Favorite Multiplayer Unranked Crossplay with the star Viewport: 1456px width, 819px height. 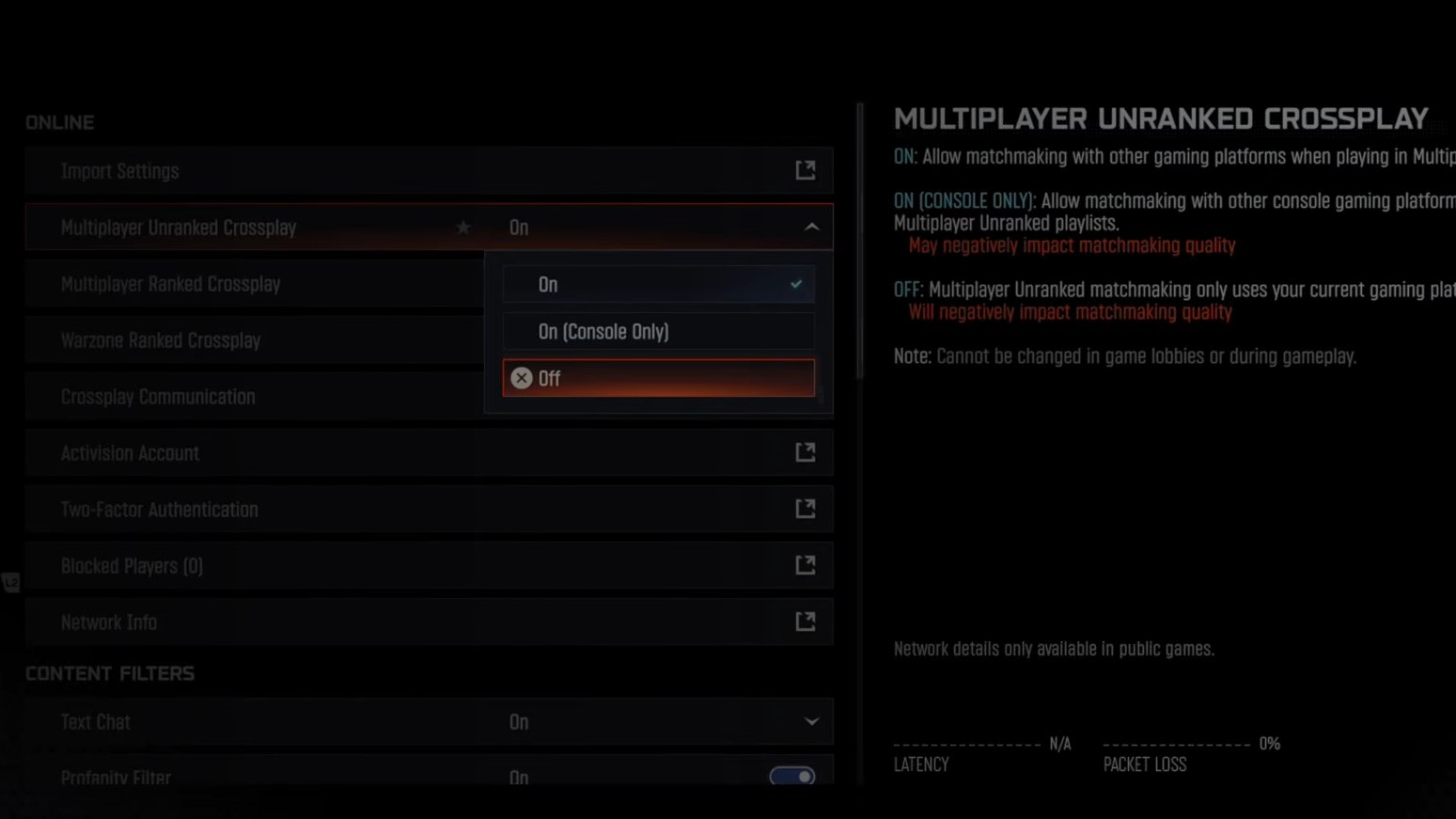463,228
